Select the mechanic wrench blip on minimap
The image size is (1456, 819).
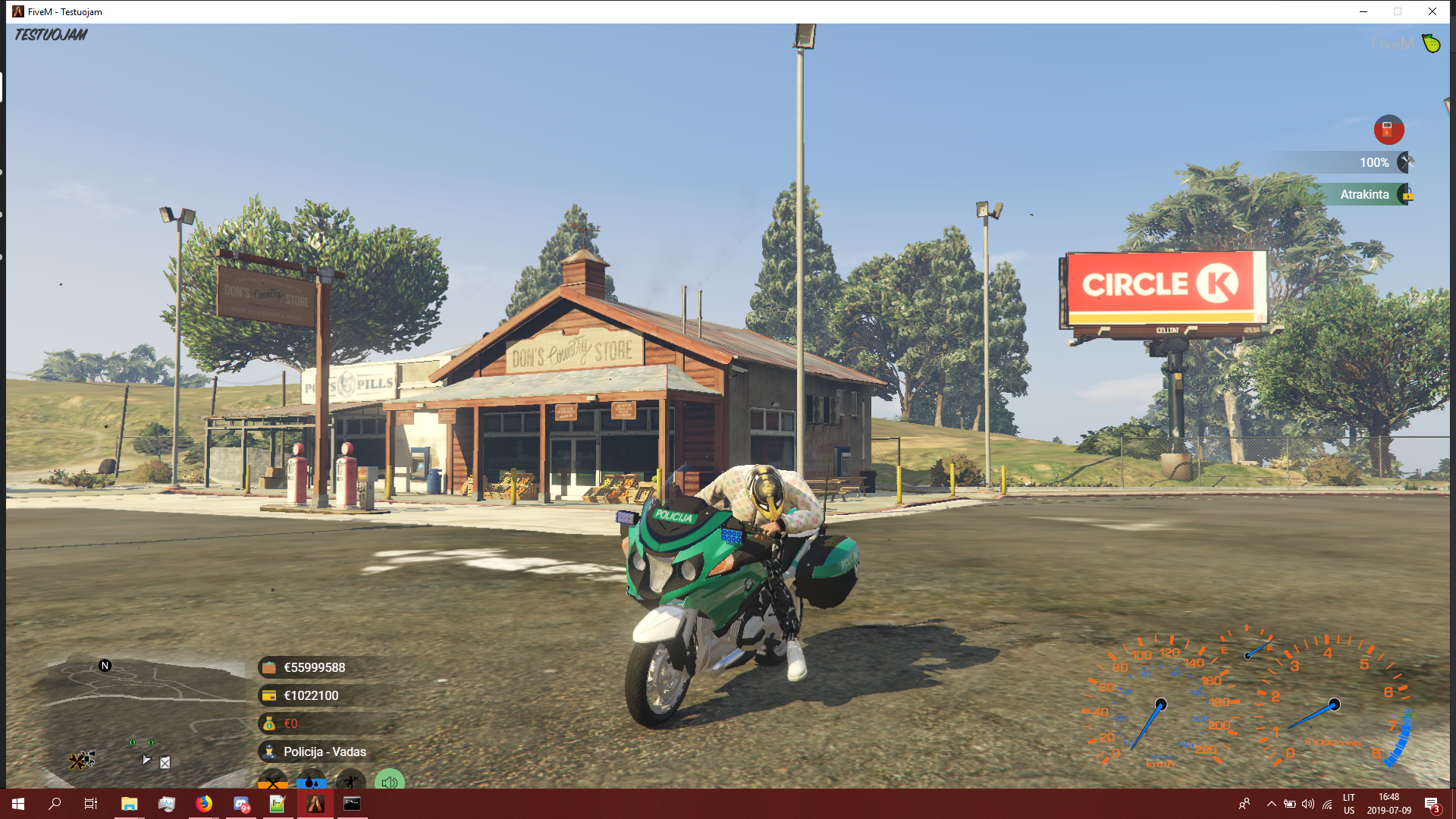tap(78, 760)
